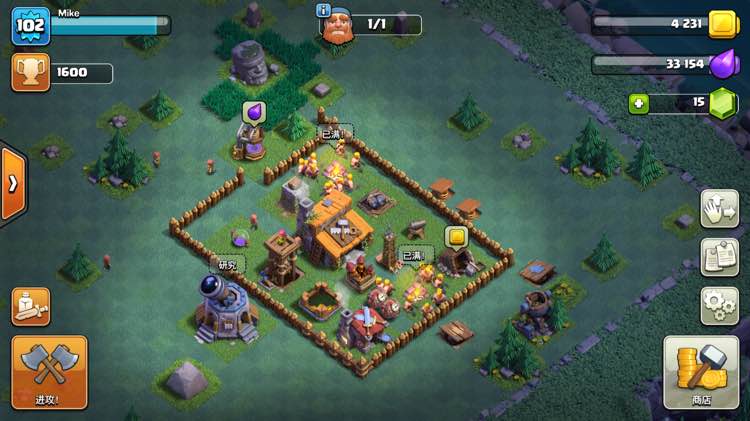Activate the hand layout editor button
The height and width of the screenshot is (421, 750).
[x=719, y=209]
